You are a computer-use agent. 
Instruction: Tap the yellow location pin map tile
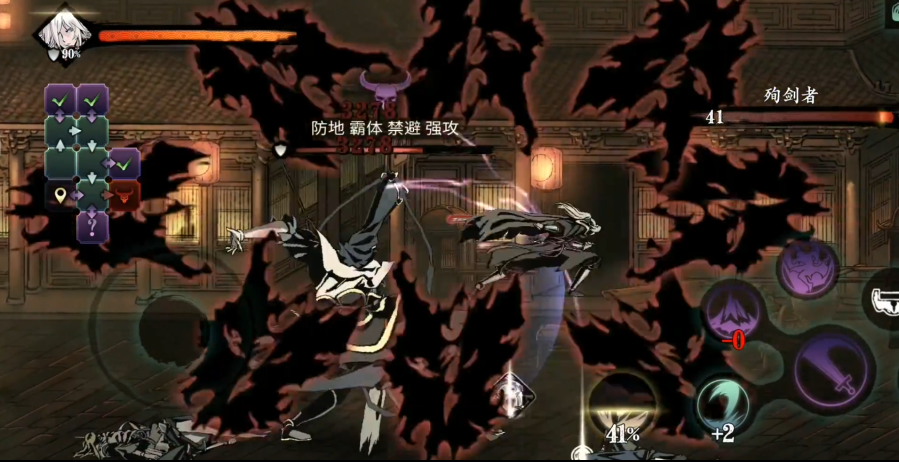pyautogui.click(x=60, y=194)
